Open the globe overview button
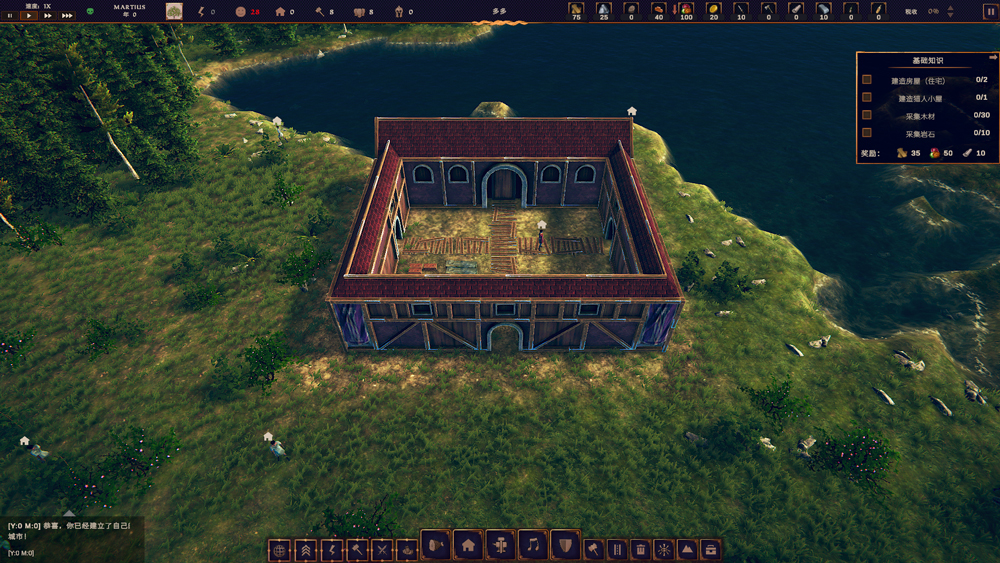The height and width of the screenshot is (563, 1000). (279, 550)
